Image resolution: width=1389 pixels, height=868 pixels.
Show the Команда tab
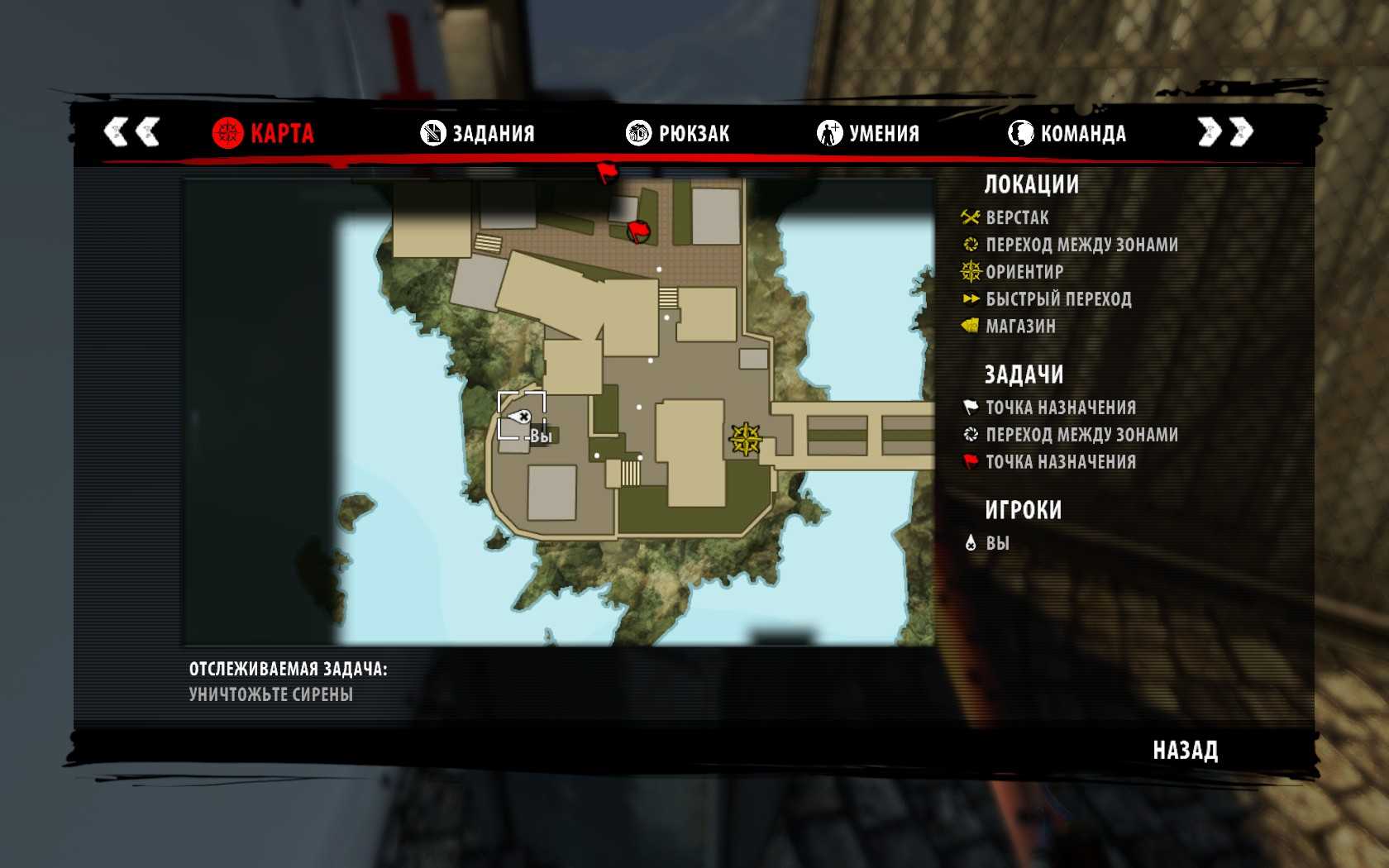click(x=1067, y=133)
